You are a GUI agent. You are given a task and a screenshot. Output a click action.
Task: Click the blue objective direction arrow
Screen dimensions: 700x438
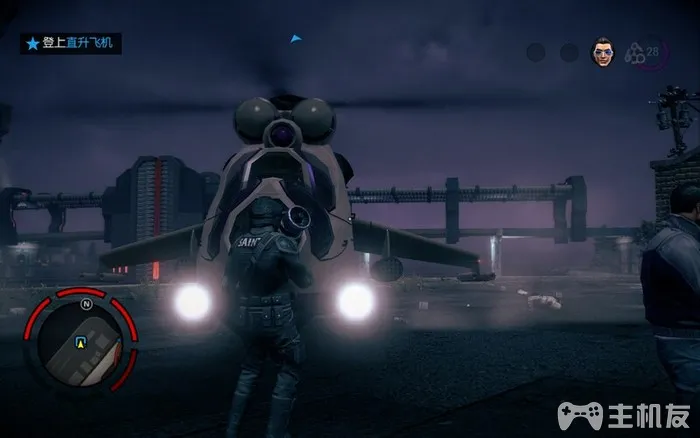point(295,39)
